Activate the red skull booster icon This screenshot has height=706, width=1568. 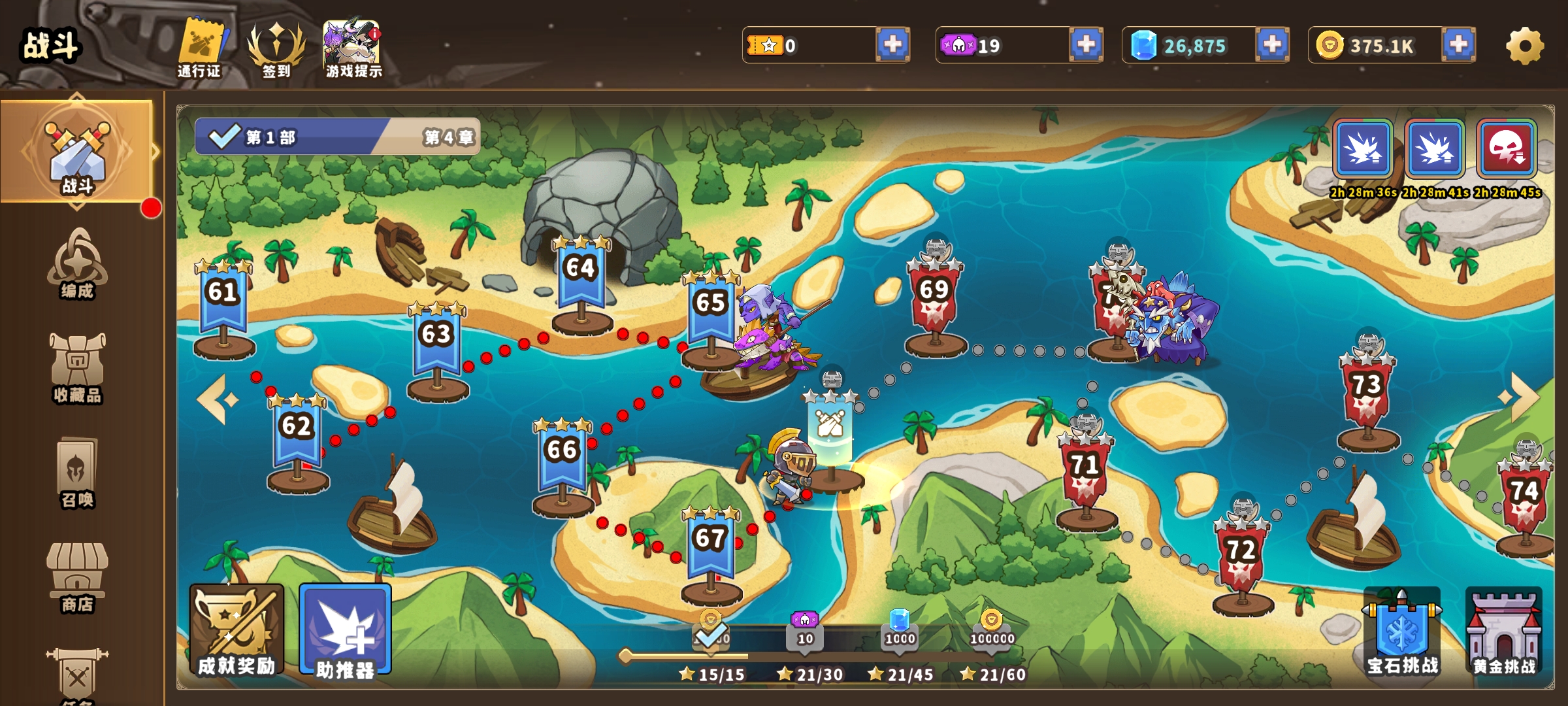pyautogui.click(x=1507, y=149)
